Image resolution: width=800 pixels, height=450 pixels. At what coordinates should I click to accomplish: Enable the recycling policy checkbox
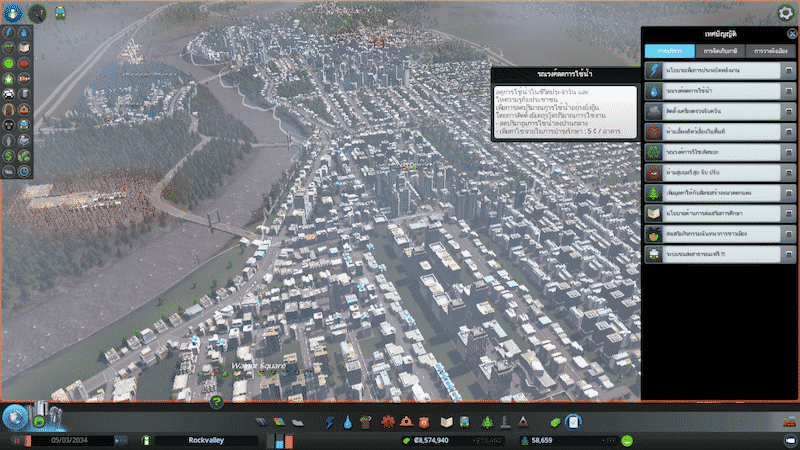[789, 152]
